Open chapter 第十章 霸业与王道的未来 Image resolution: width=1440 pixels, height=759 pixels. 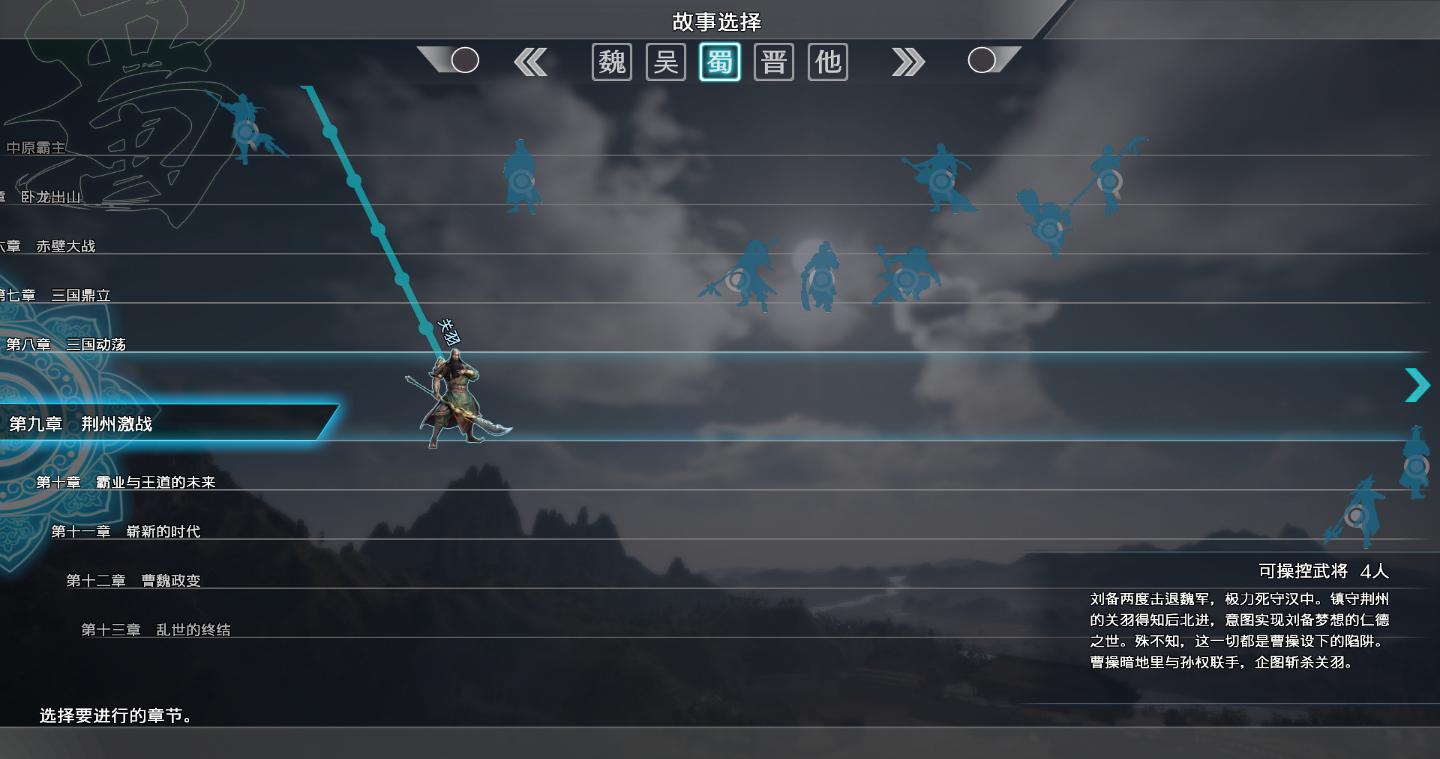126,482
